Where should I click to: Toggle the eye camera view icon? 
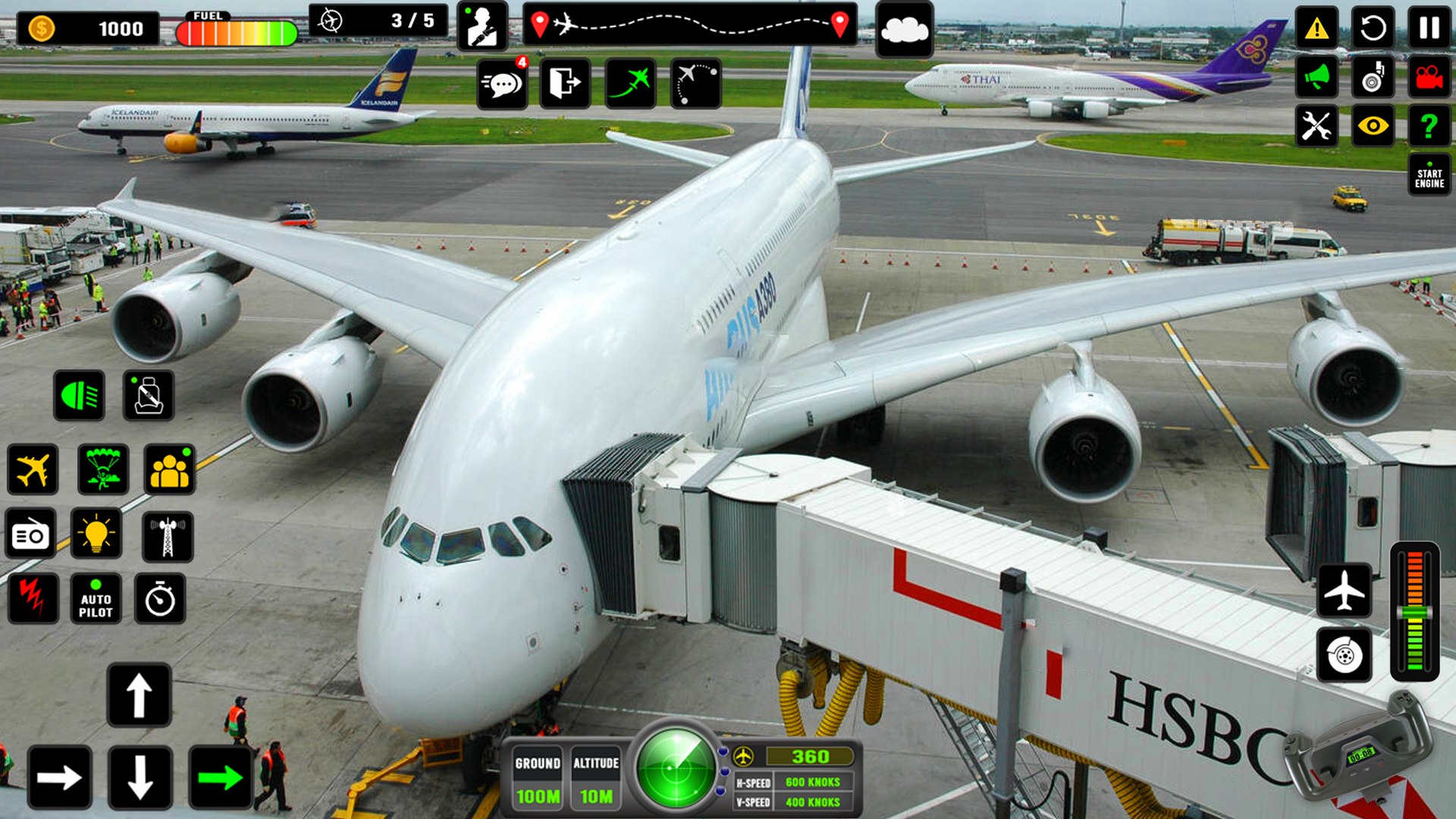pyautogui.click(x=1373, y=126)
